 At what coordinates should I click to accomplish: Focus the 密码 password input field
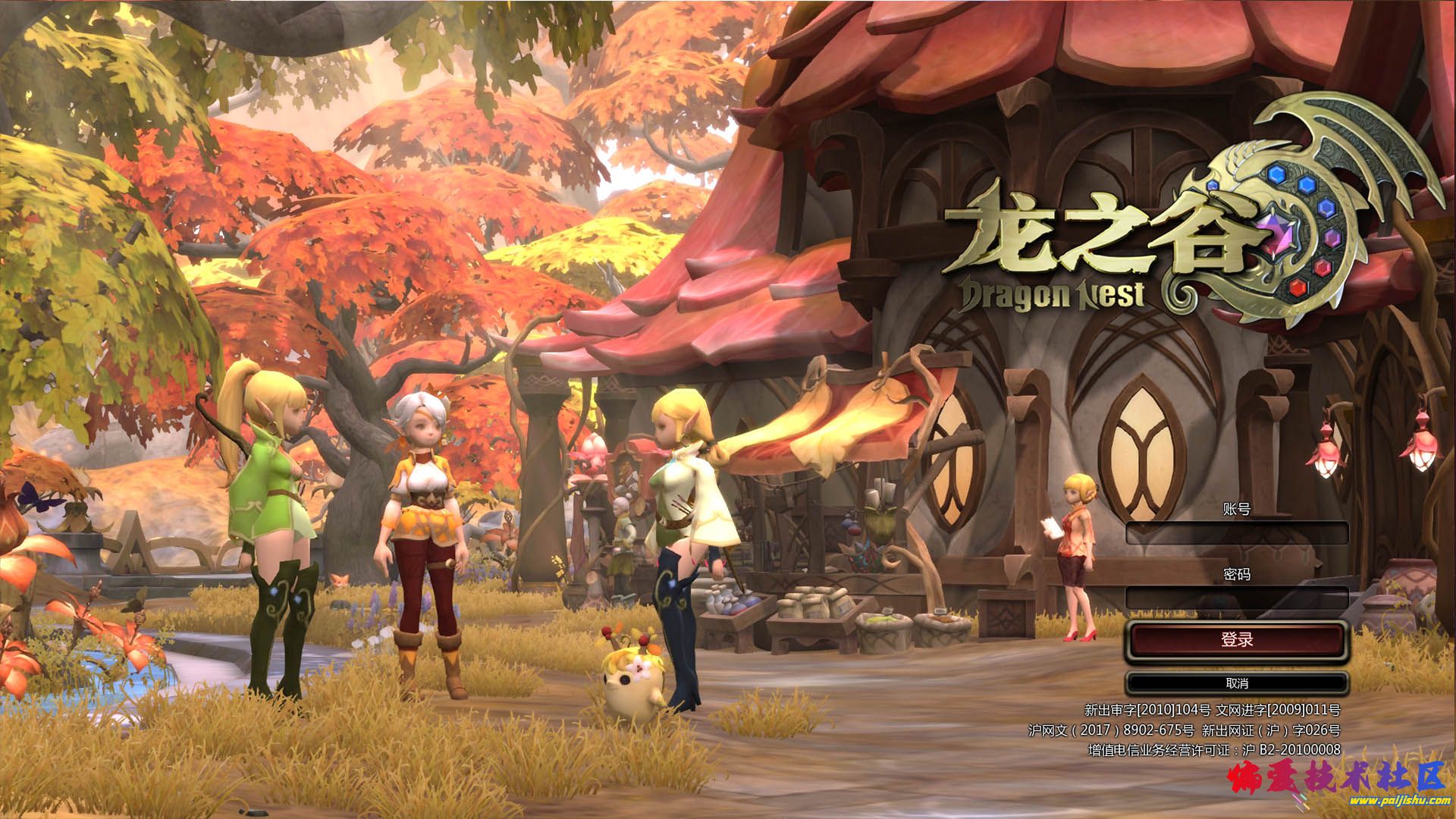pos(1236,598)
